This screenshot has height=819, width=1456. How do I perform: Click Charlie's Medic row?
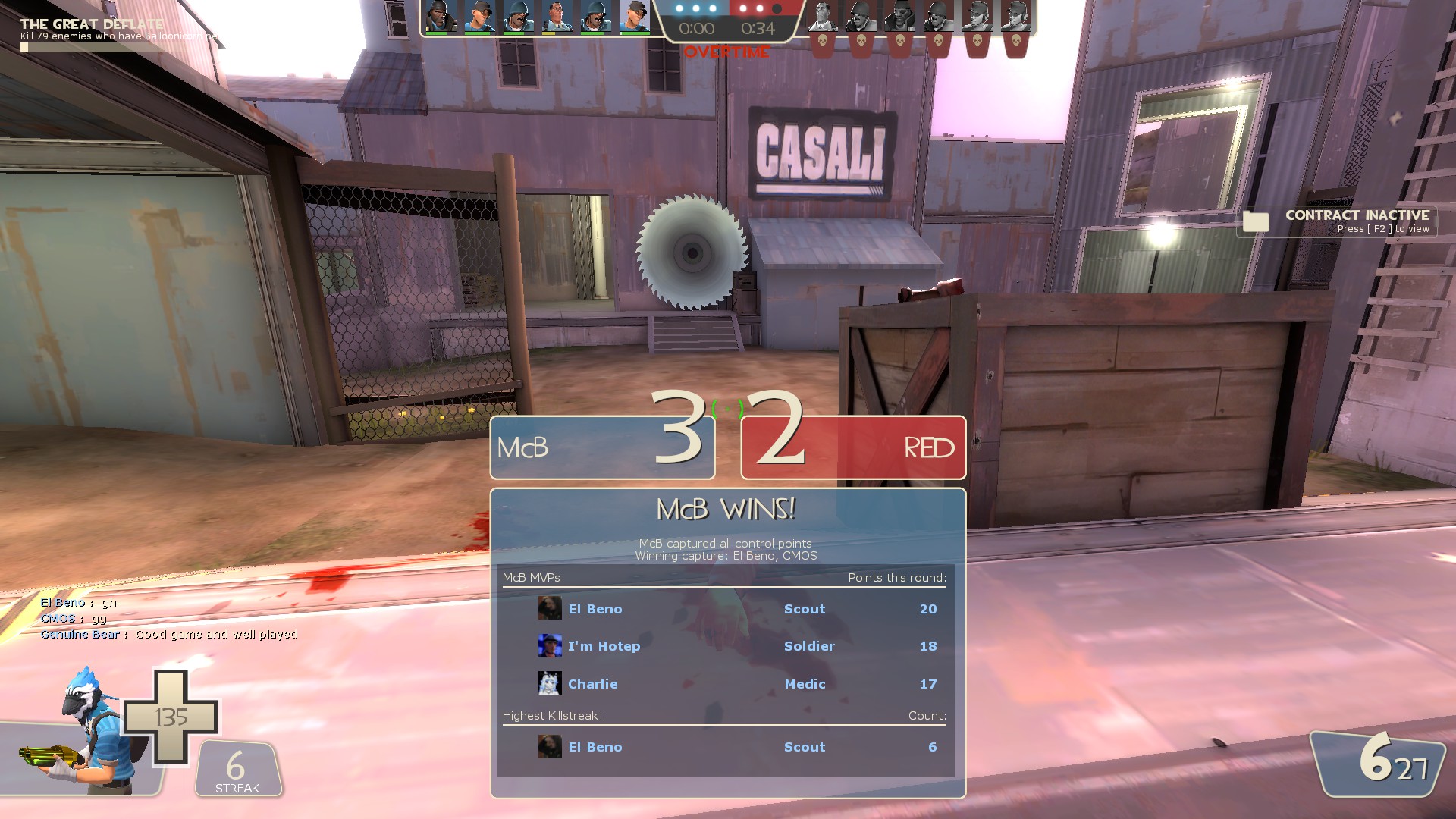(724, 684)
